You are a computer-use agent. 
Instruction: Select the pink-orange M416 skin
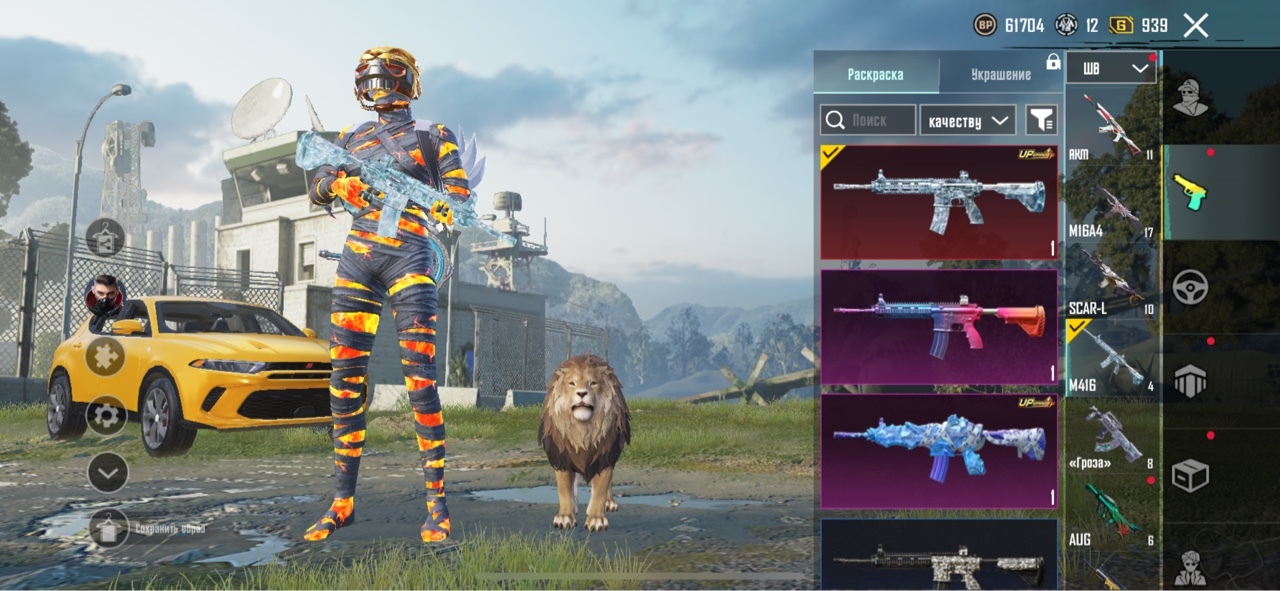click(x=938, y=326)
